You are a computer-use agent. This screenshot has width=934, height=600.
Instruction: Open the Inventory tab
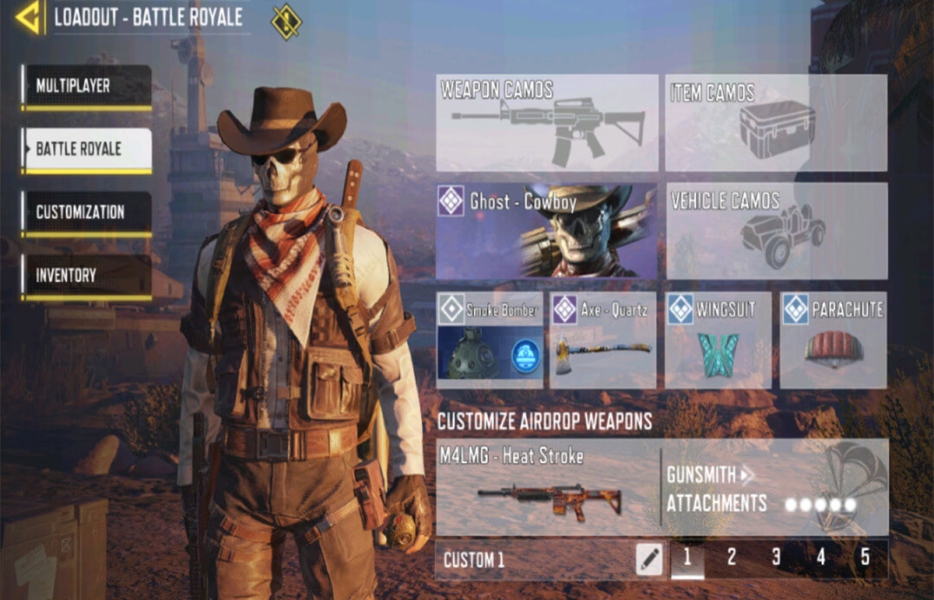coord(86,275)
